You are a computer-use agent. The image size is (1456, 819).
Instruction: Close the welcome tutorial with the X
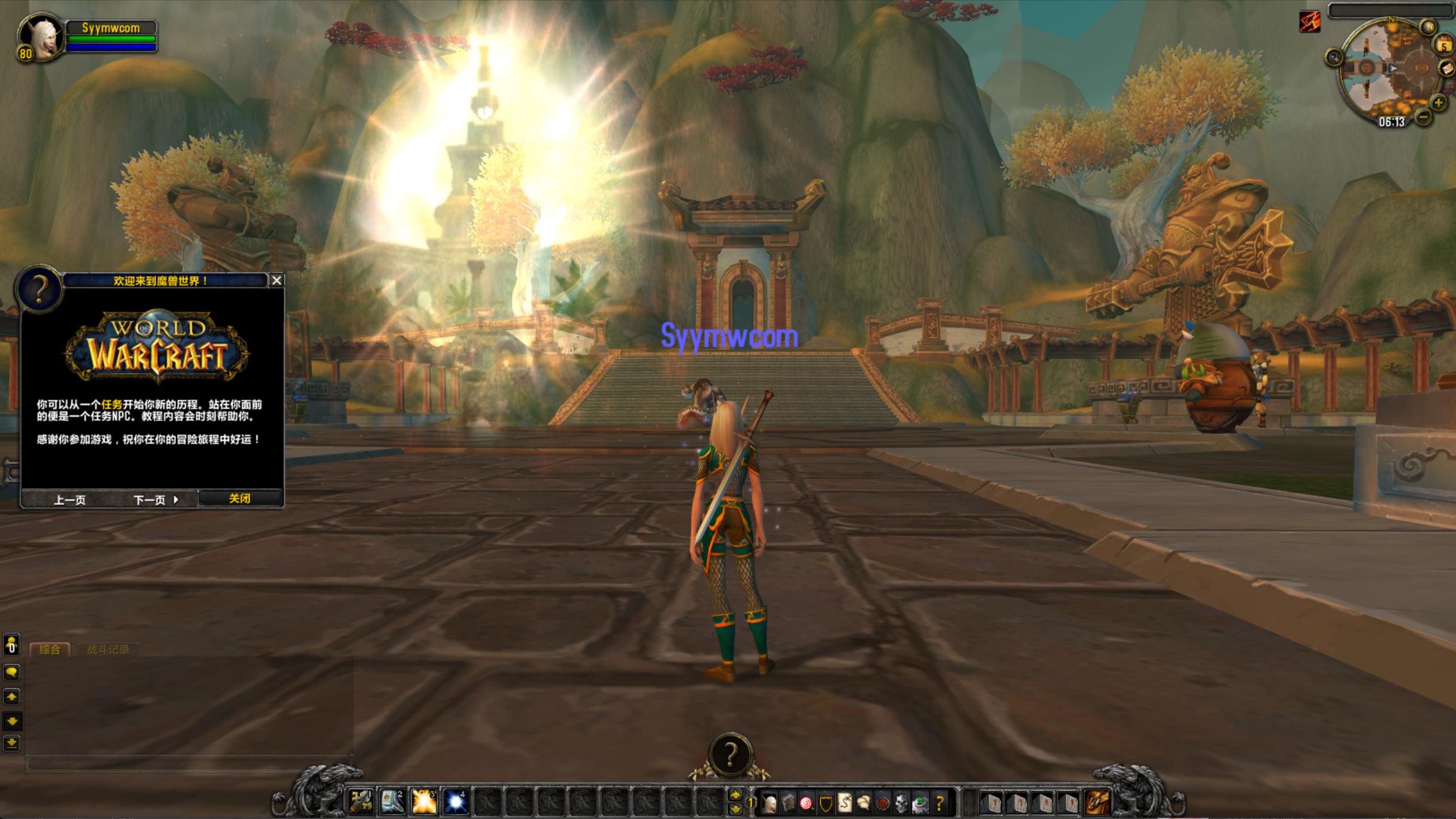pyautogui.click(x=277, y=280)
